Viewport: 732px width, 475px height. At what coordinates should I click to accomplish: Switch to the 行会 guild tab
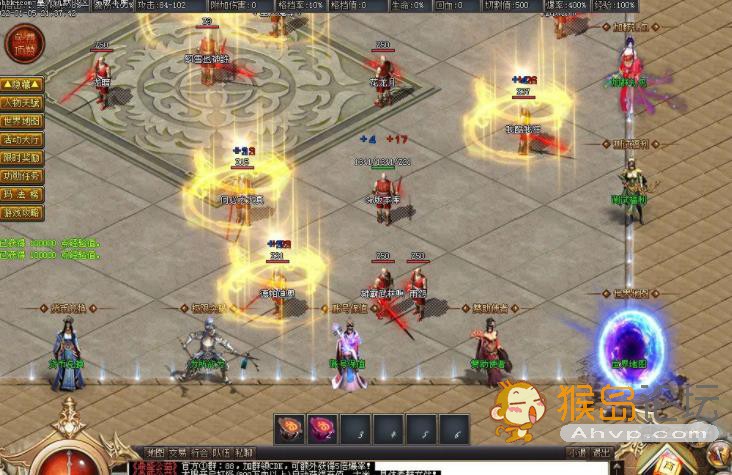point(200,452)
